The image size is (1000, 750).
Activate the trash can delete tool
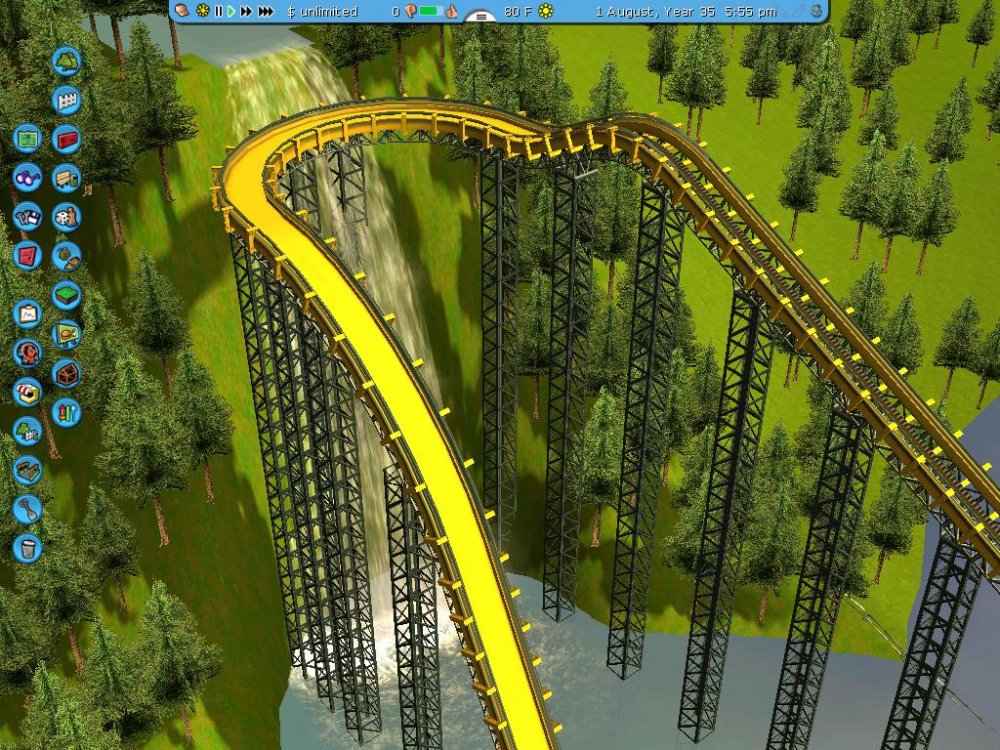click(x=27, y=548)
